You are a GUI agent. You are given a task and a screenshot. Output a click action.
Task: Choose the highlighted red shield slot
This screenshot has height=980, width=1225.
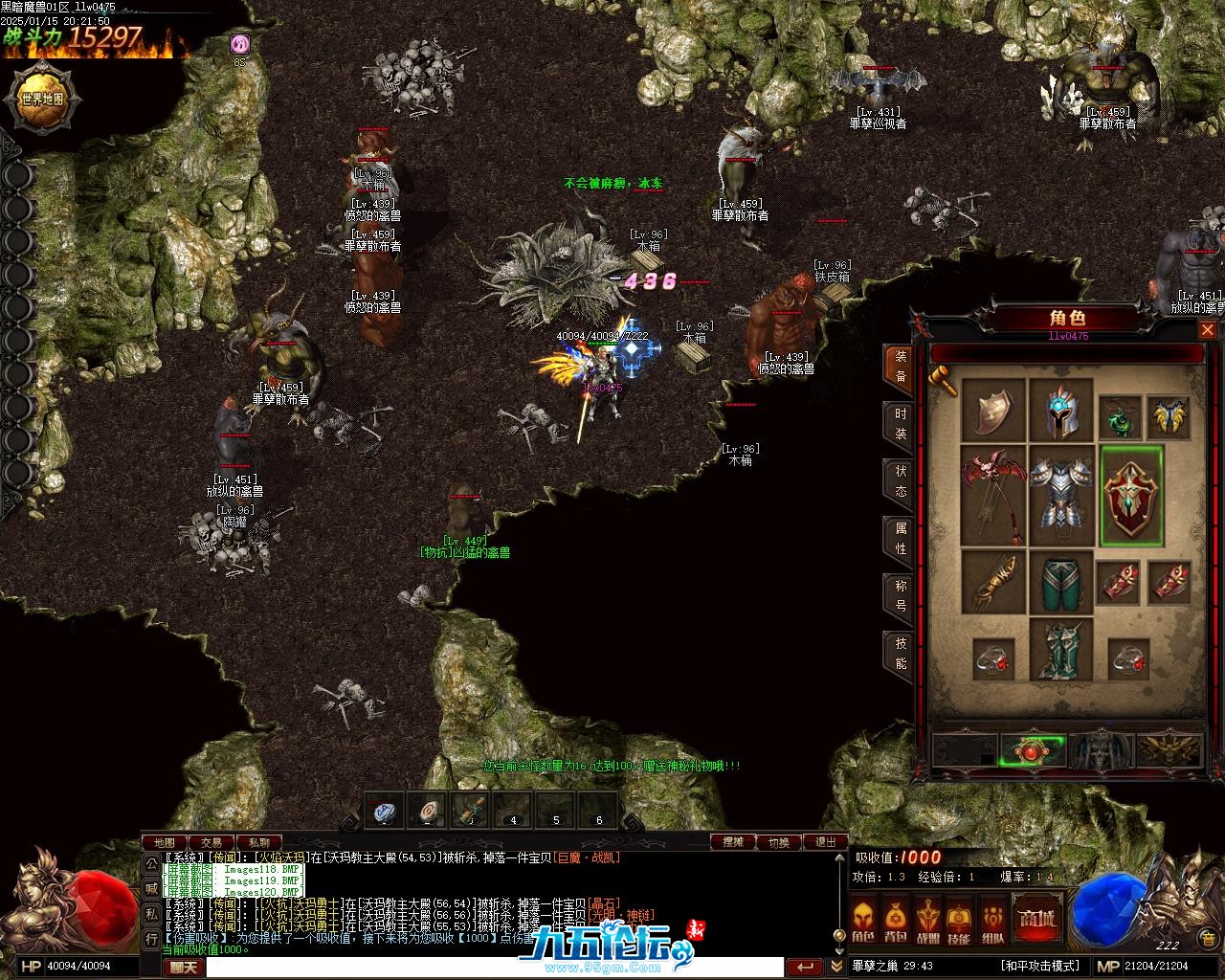pyautogui.click(x=1132, y=494)
